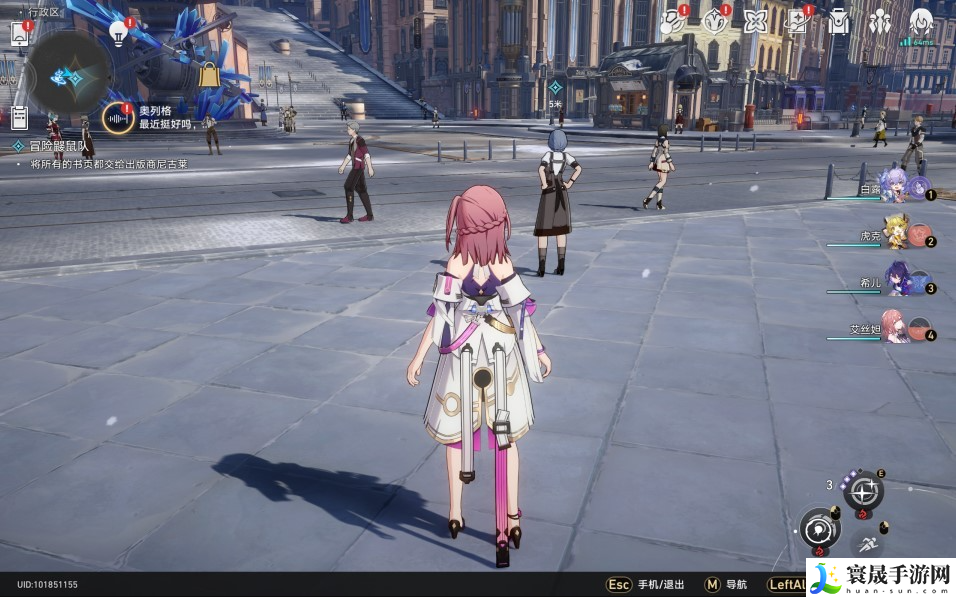The image size is (956, 597).
Task: Open the diamond emblem icon with red alert
Action: pyautogui.click(x=714, y=21)
